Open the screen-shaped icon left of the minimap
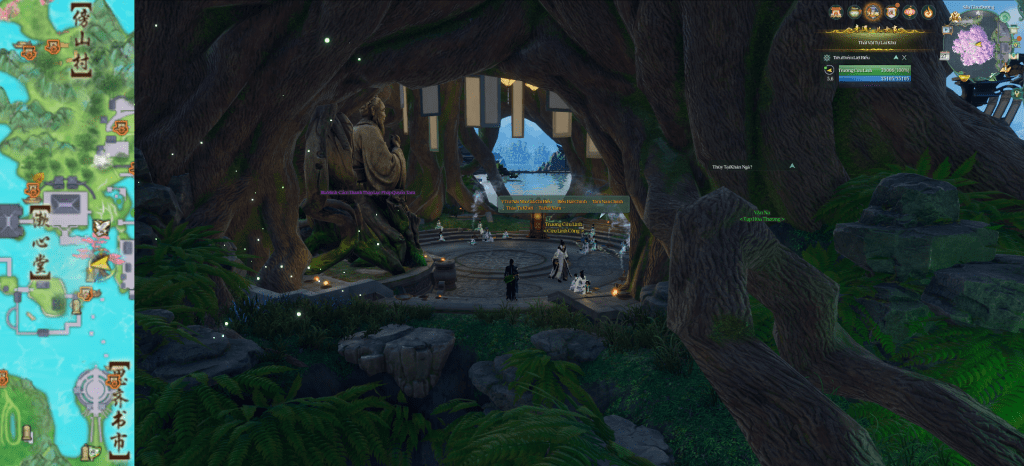Image resolution: width=1024 pixels, height=466 pixels. 947,30
